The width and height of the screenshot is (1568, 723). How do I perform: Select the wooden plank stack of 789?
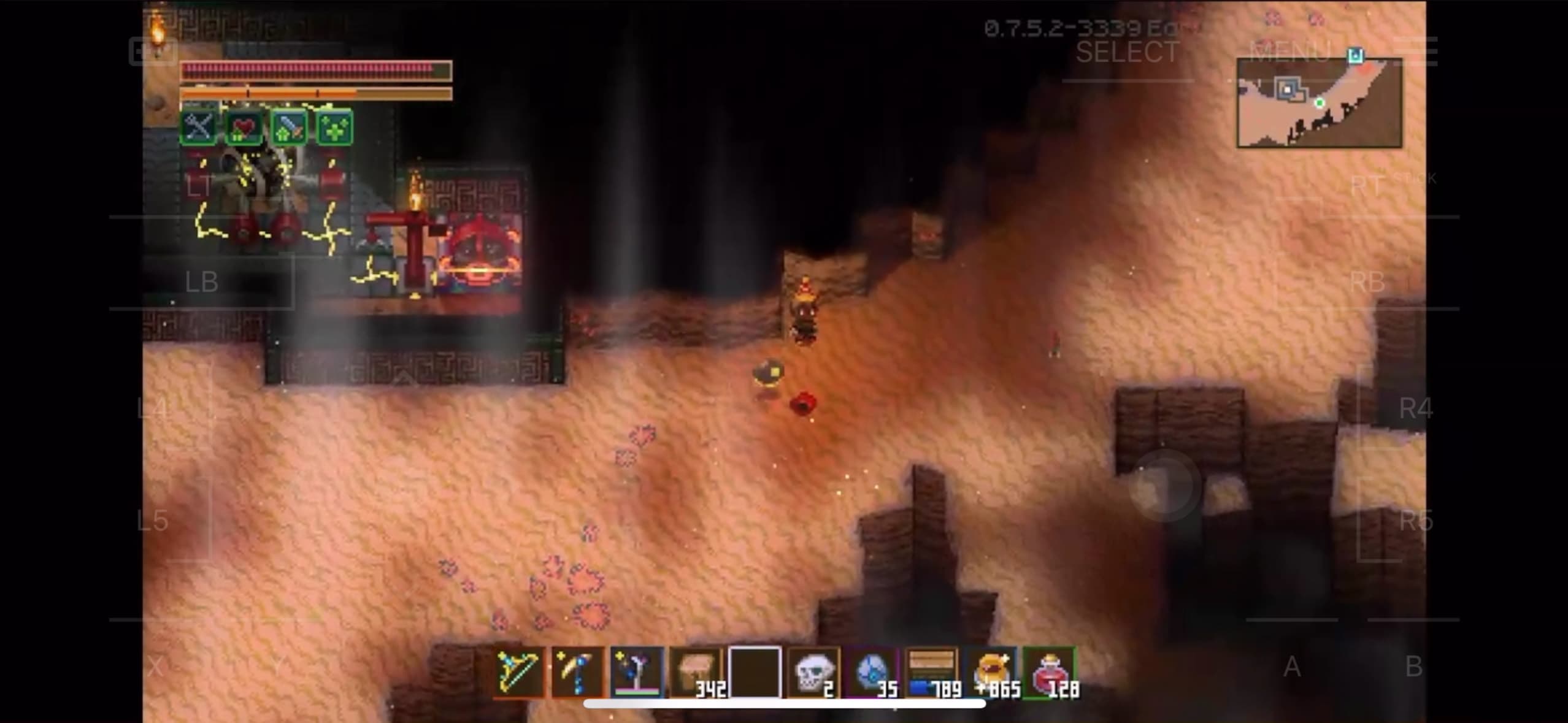click(931, 672)
